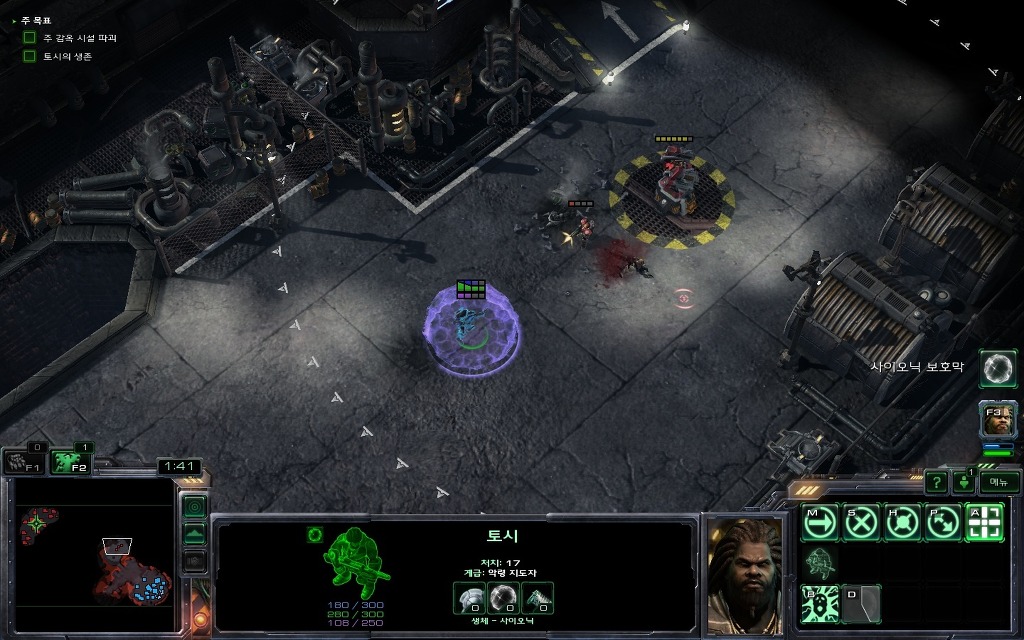Viewport: 1024px width, 640px height.
Task: Click the 사이오닉 보호막 shield buff icon
Action: [x=997, y=368]
